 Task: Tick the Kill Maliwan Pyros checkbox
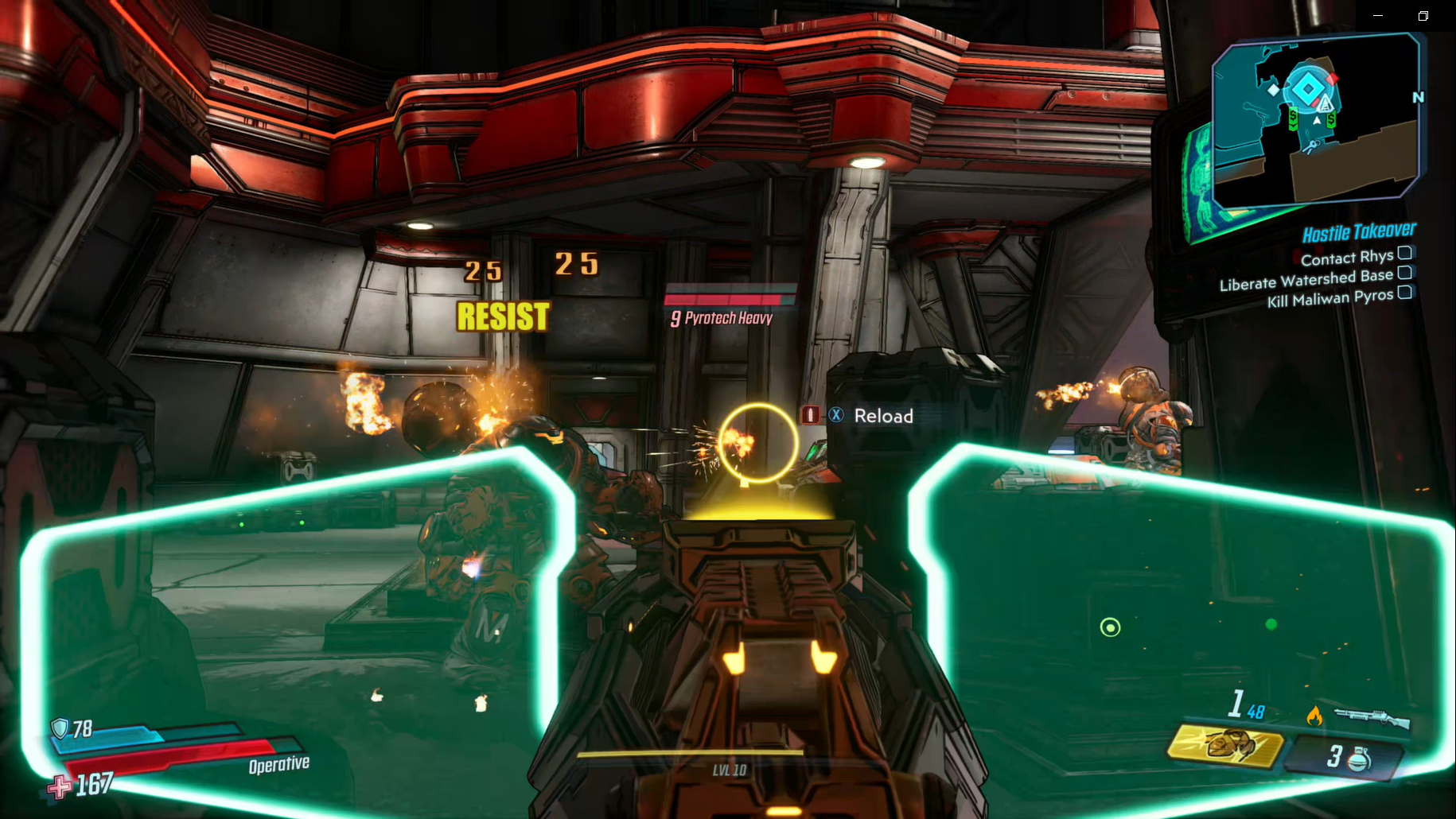1405,293
